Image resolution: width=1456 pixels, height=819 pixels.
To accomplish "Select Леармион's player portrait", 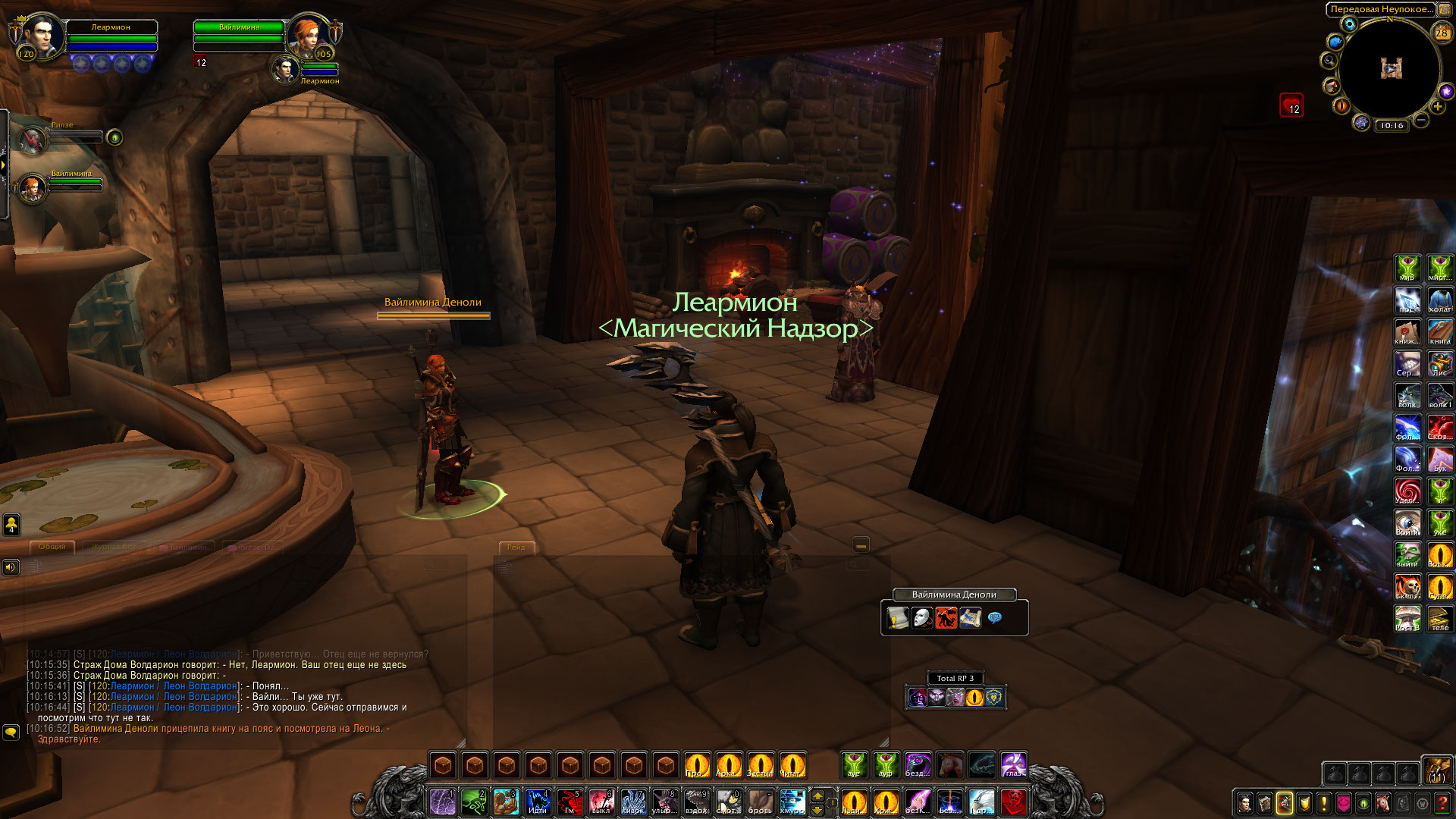I will point(42,36).
